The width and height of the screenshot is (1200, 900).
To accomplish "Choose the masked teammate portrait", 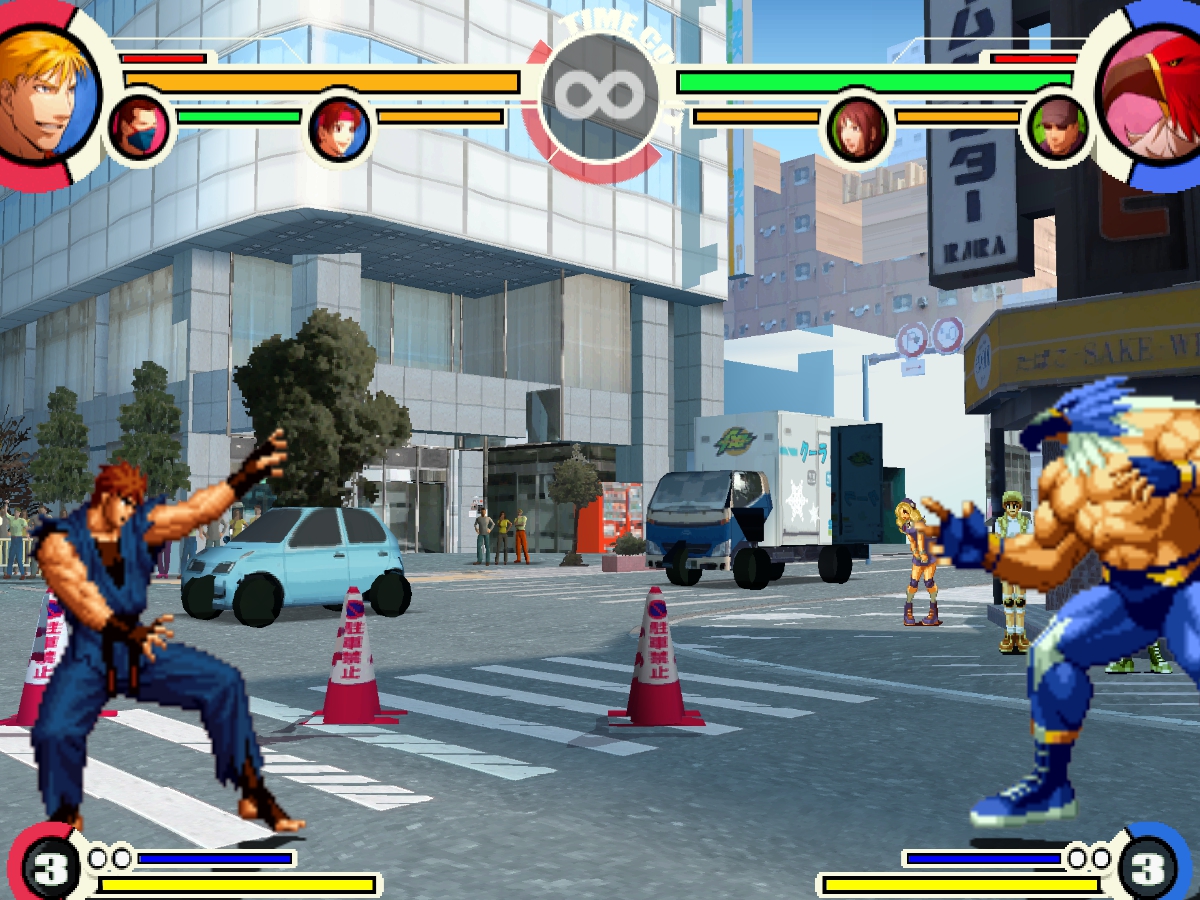I will coord(139,128).
